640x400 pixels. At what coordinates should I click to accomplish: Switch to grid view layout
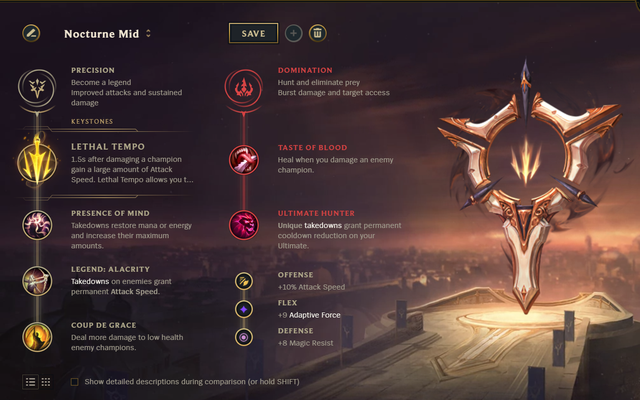coord(46,382)
